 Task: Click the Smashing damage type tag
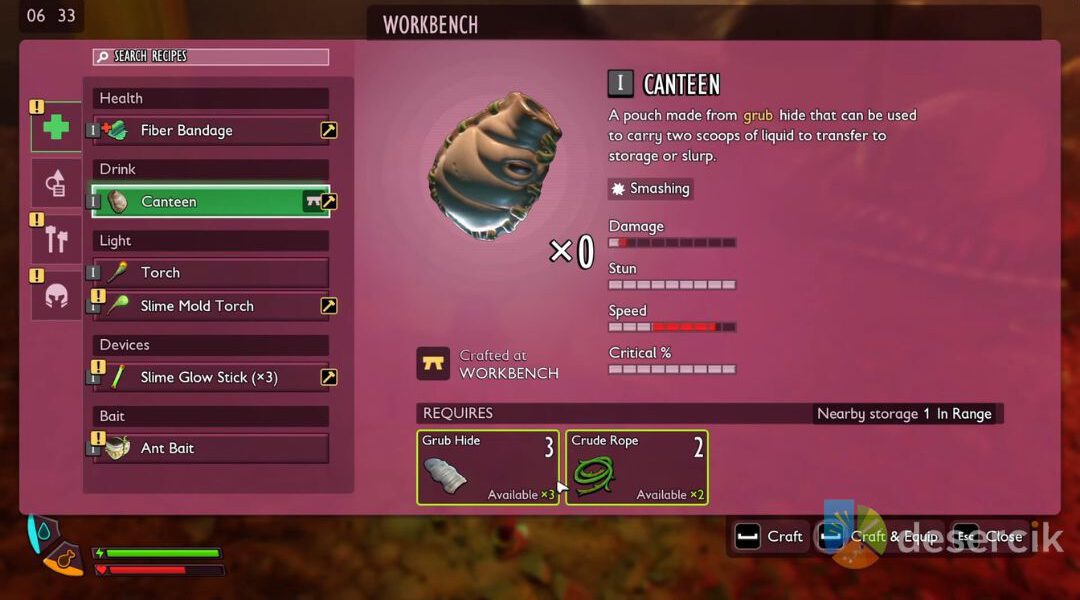[x=650, y=188]
